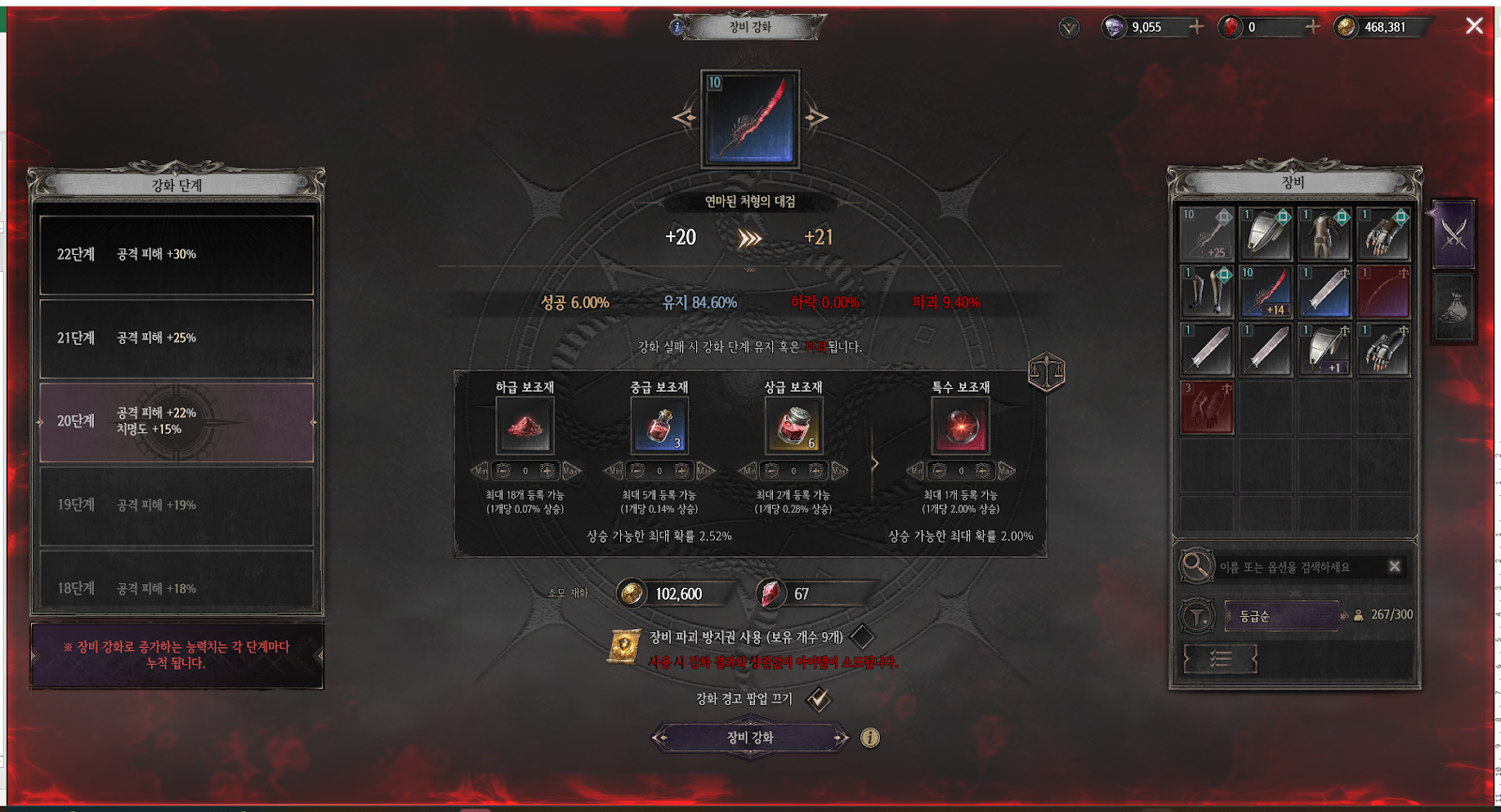
Task: Select the +14 red greatsword in inventory
Action: (x=1266, y=292)
